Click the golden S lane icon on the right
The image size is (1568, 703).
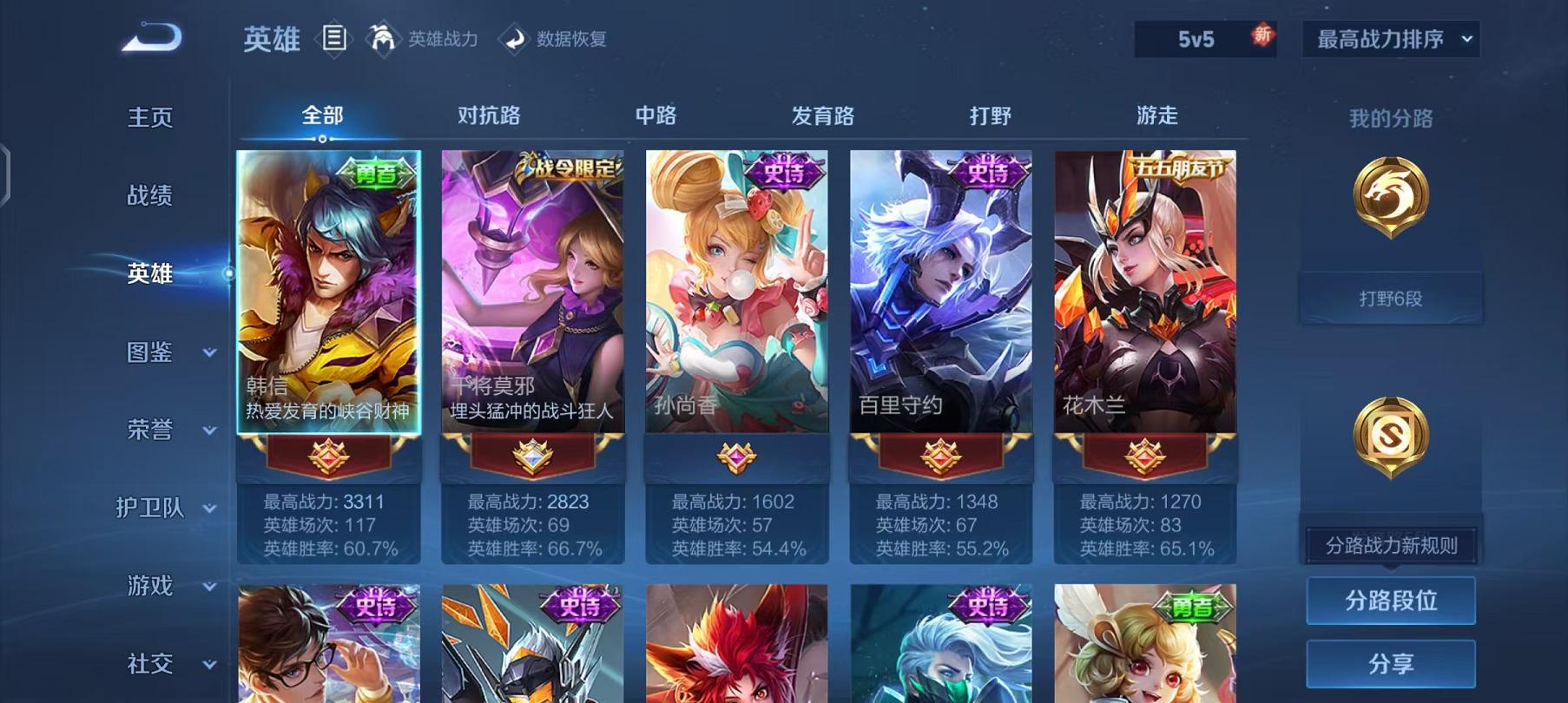click(x=1390, y=434)
